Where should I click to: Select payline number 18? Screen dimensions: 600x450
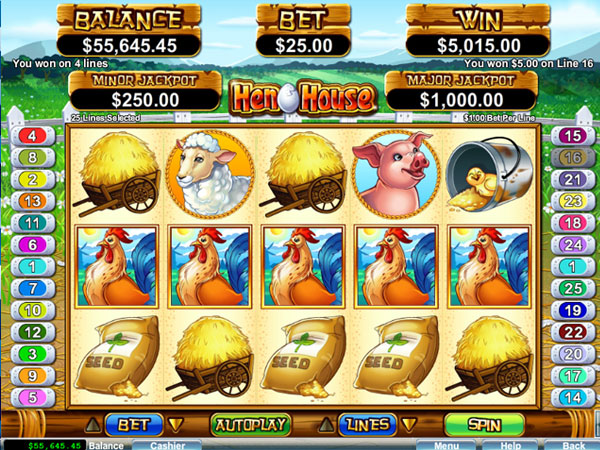pos(573,222)
